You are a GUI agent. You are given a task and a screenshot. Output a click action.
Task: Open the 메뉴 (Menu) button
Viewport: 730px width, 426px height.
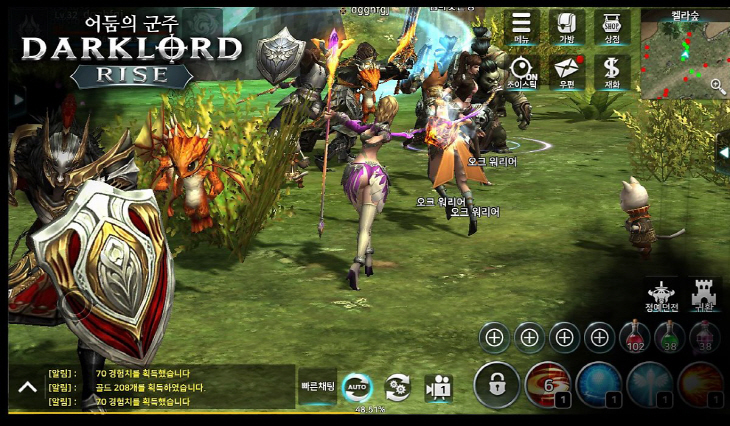(522, 26)
